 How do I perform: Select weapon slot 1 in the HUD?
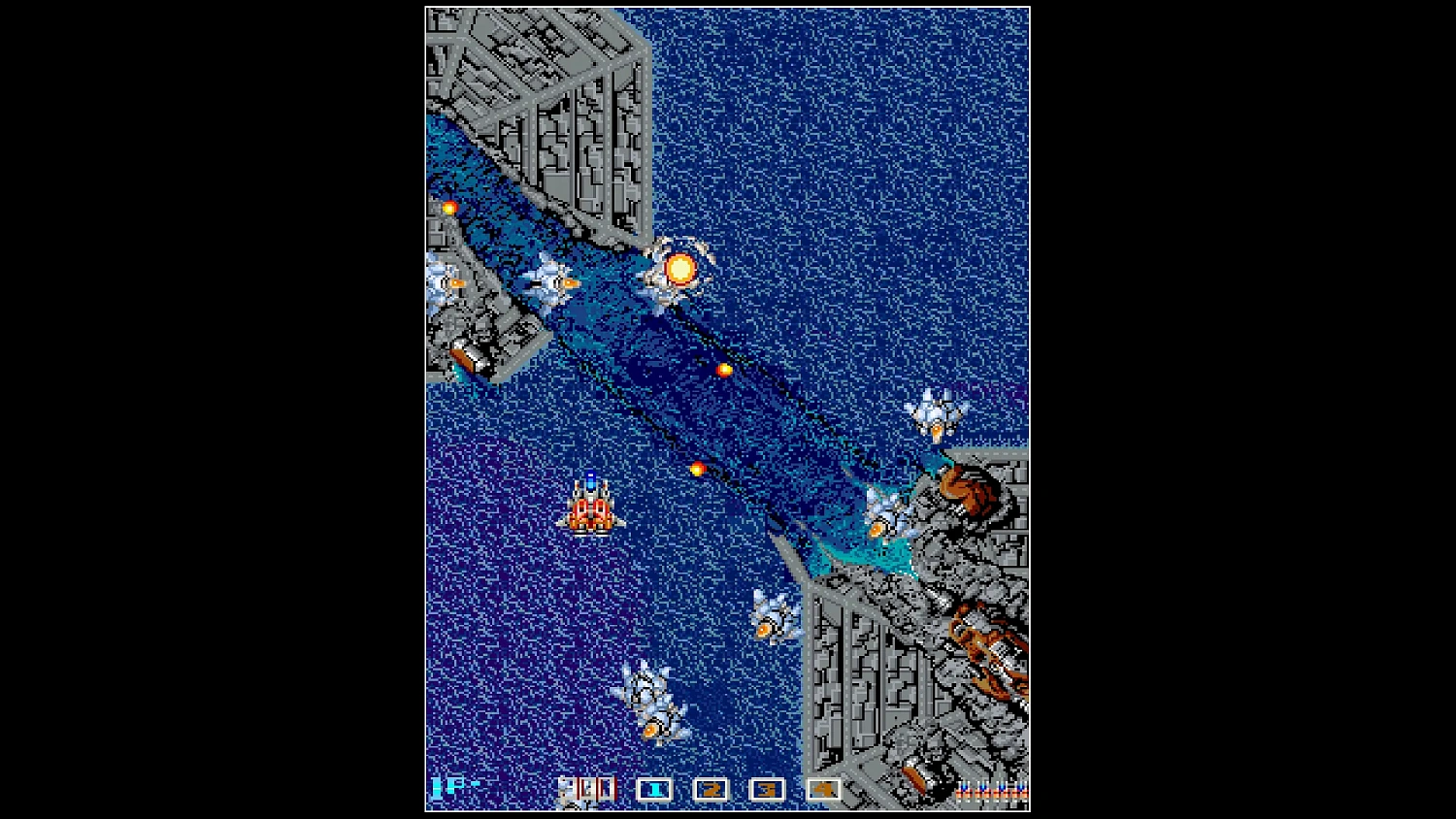tap(654, 789)
